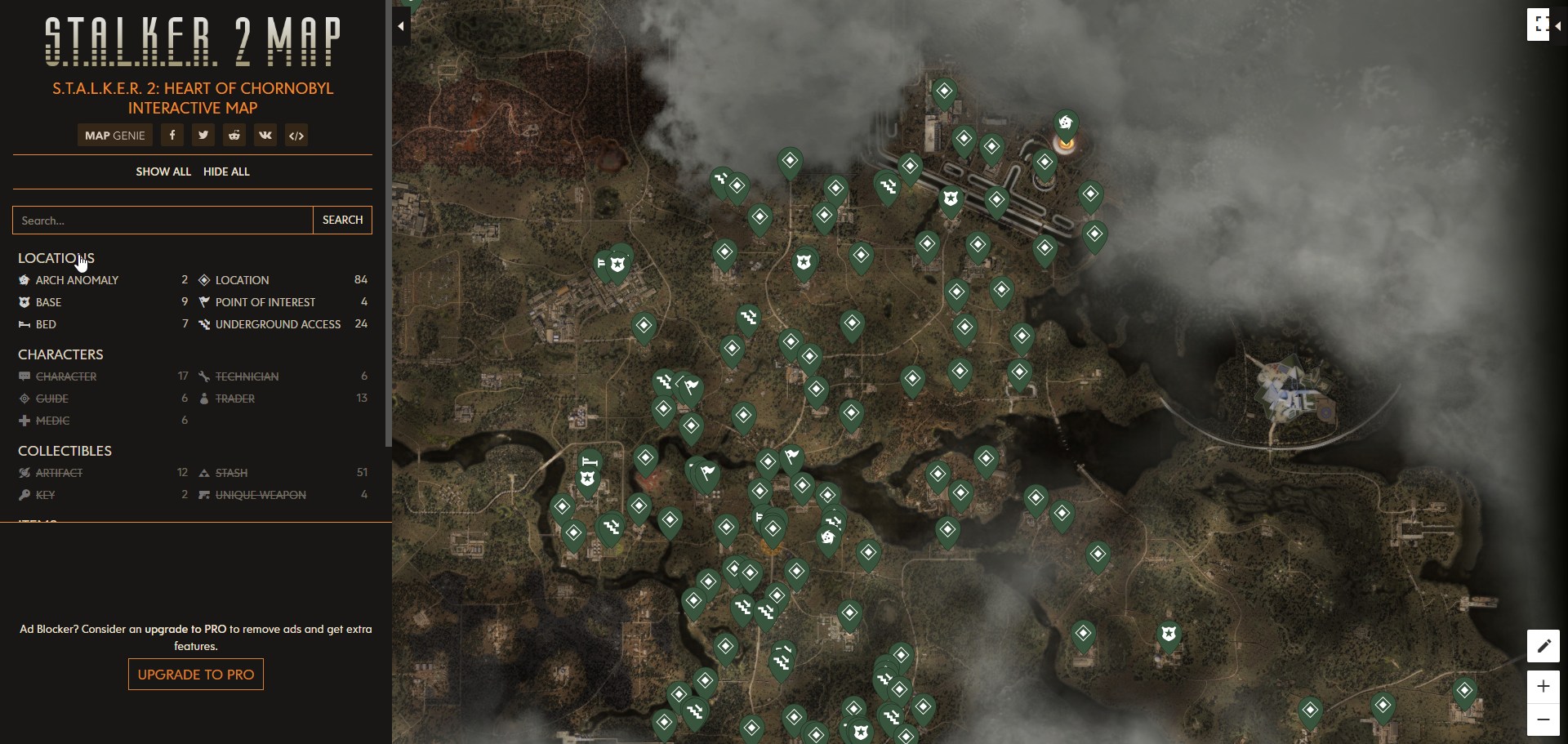Enable the Medic markers

click(x=51, y=421)
